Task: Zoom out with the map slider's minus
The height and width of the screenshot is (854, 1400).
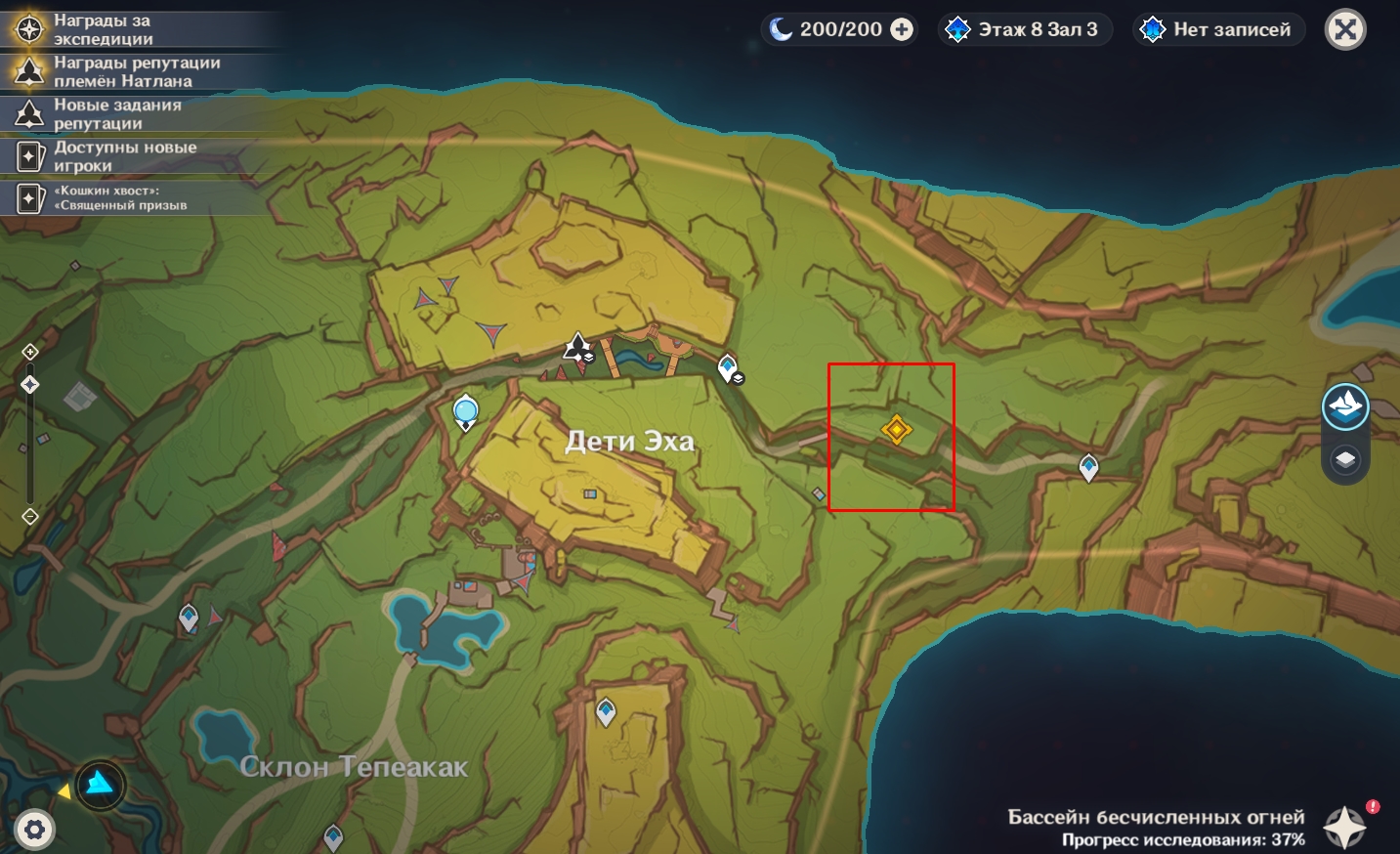Action: pos(30,516)
